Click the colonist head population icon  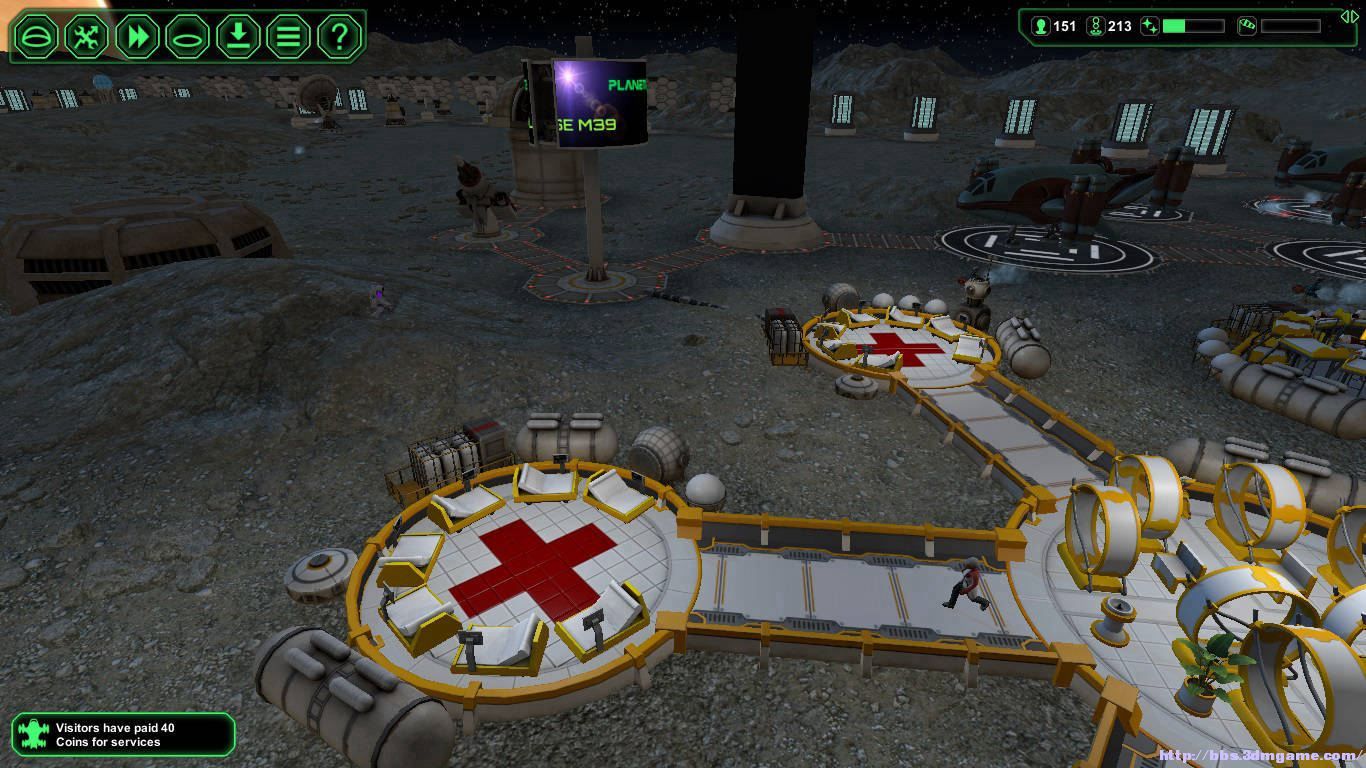[1040, 26]
